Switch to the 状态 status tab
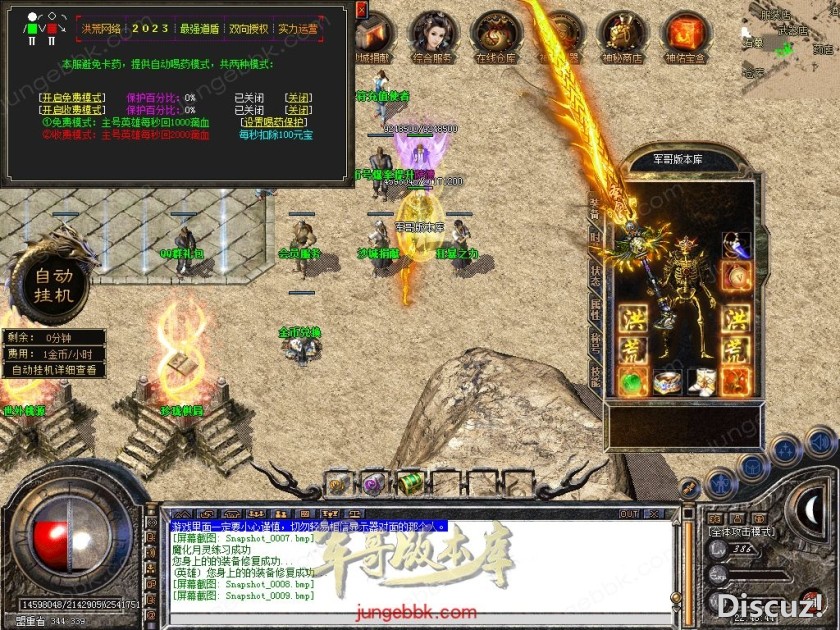 click(596, 275)
